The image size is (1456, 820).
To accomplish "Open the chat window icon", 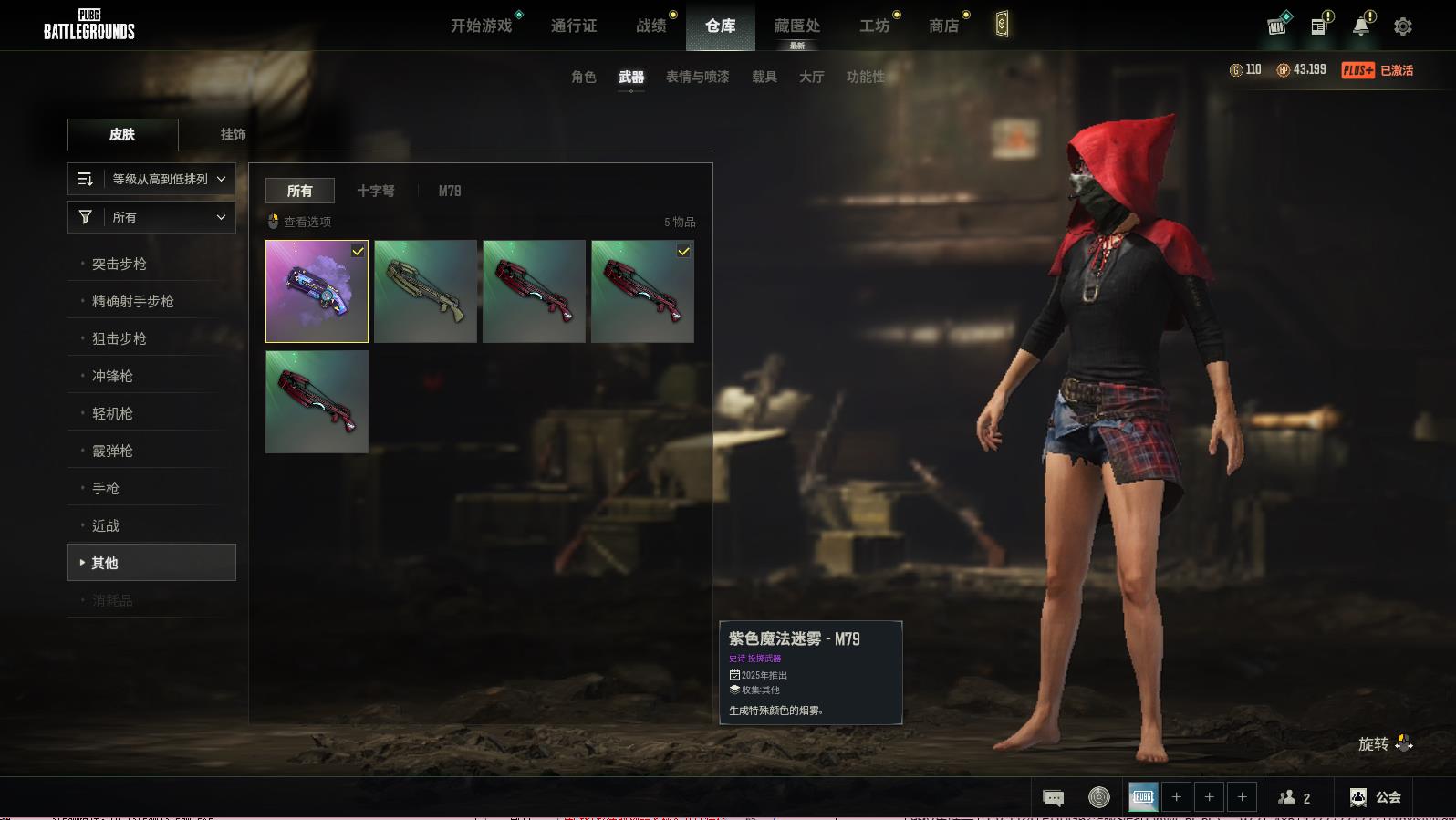I will pyautogui.click(x=1053, y=798).
